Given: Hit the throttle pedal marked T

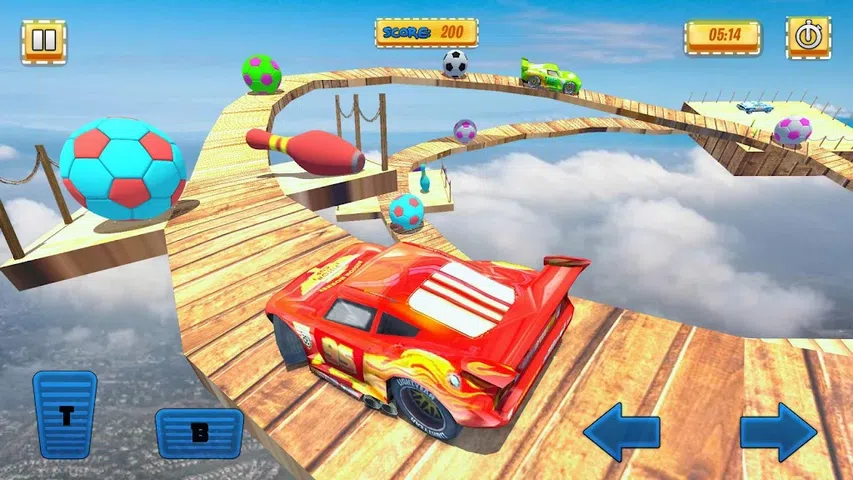Looking at the screenshot, I should 65,414.
